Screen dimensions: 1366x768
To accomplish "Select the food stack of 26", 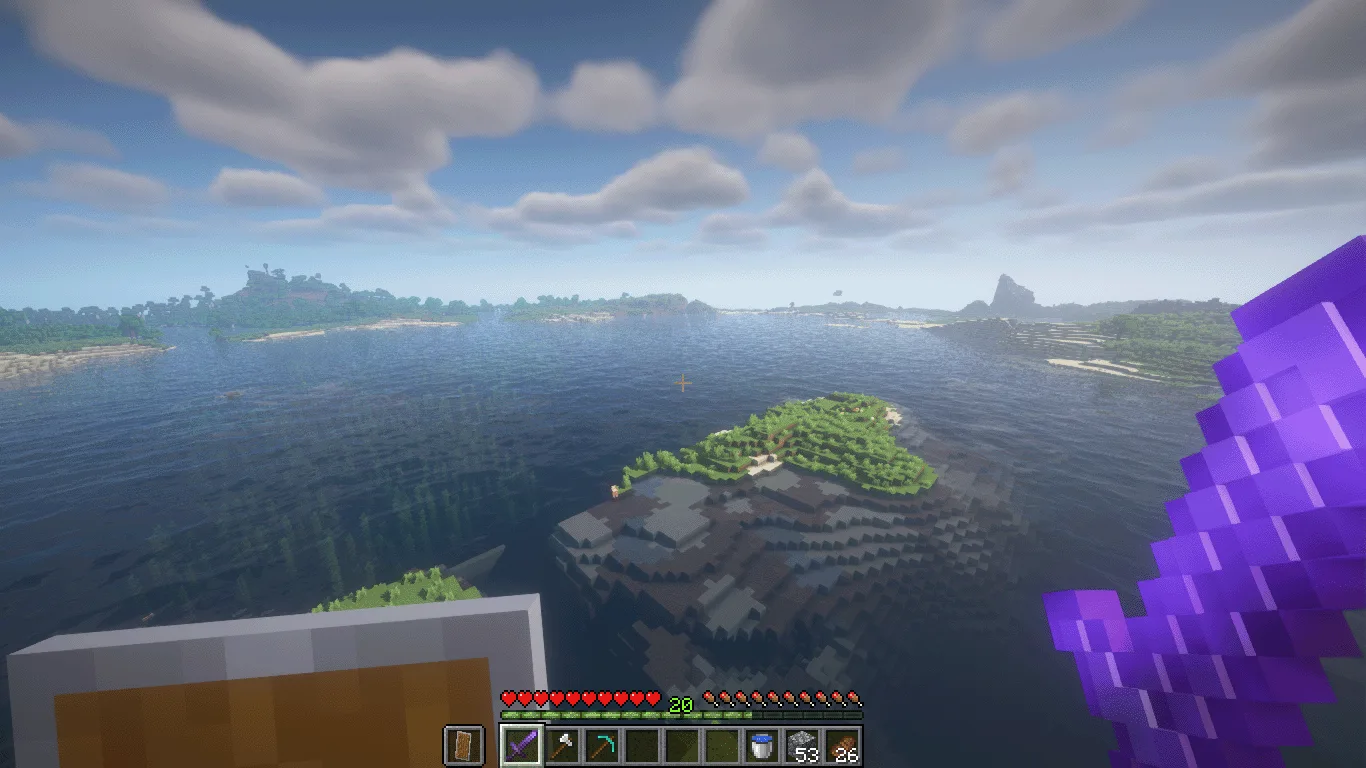I will click(842, 746).
